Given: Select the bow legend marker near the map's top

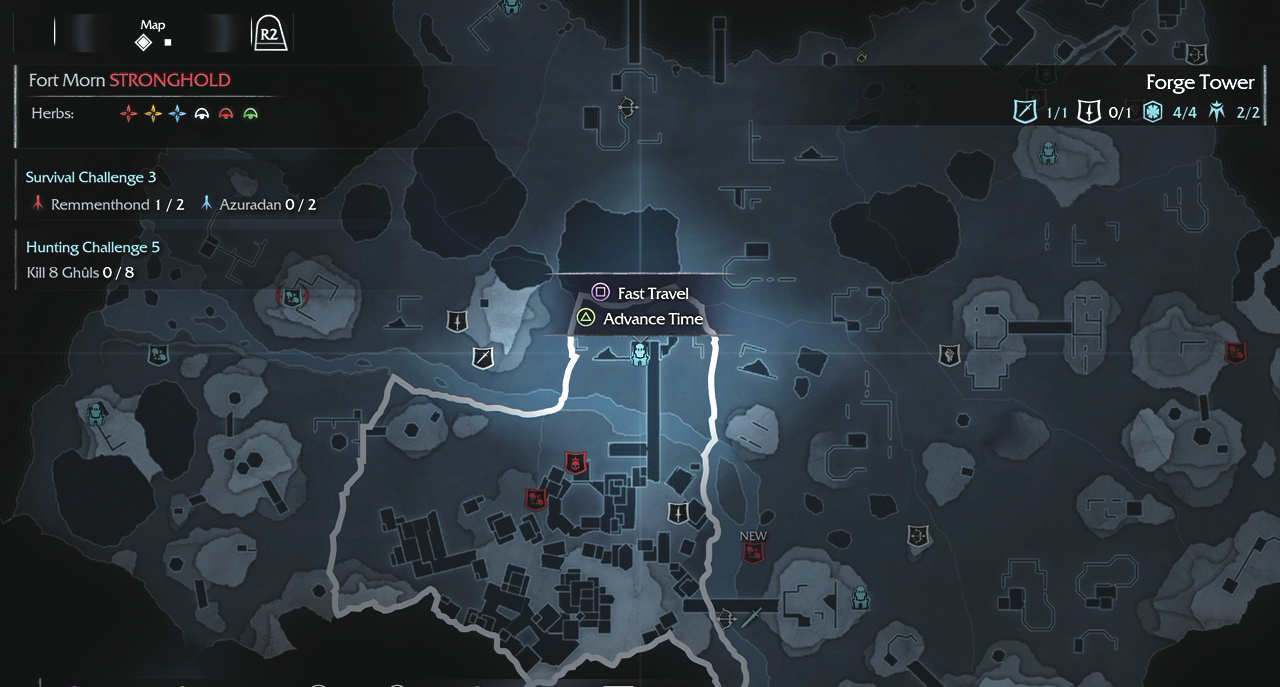Looking at the screenshot, I should [628, 106].
